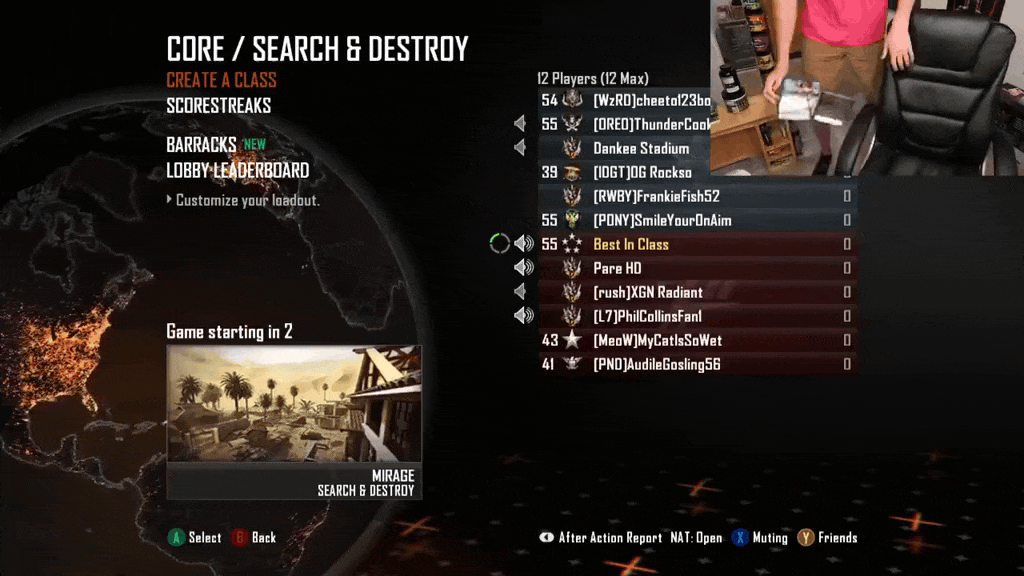Click the speaker icon beside [L7]PhilCollinsFanl
This screenshot has height=576, width=1024.
[x=523, y=316]
